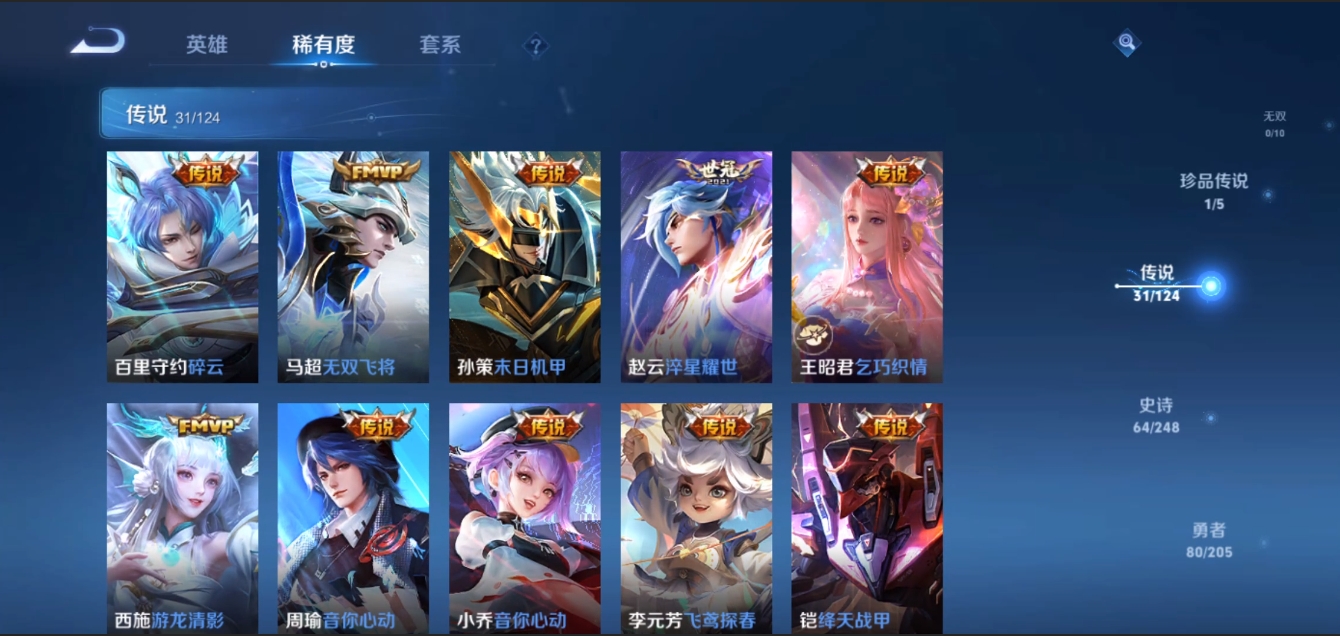1340x636 pixels.
Task: Switch to the 英雄 tab
Action: pyautogui.click(x=207, y=45)
